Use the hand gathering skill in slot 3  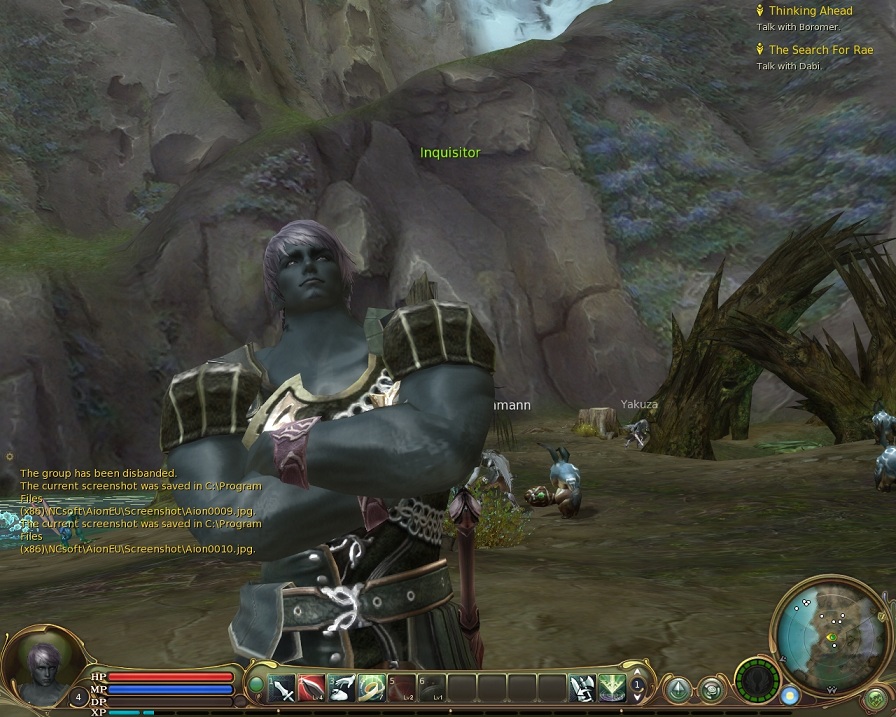[342, 688]
